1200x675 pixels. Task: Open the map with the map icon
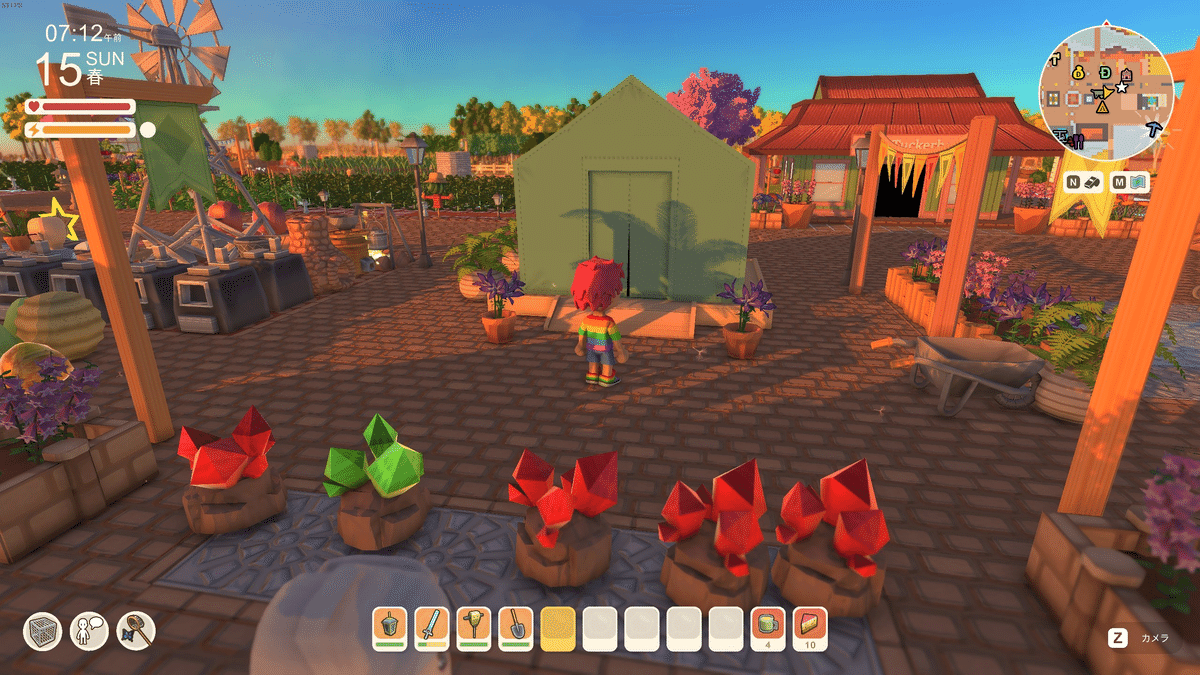(x=1139, y=183)
